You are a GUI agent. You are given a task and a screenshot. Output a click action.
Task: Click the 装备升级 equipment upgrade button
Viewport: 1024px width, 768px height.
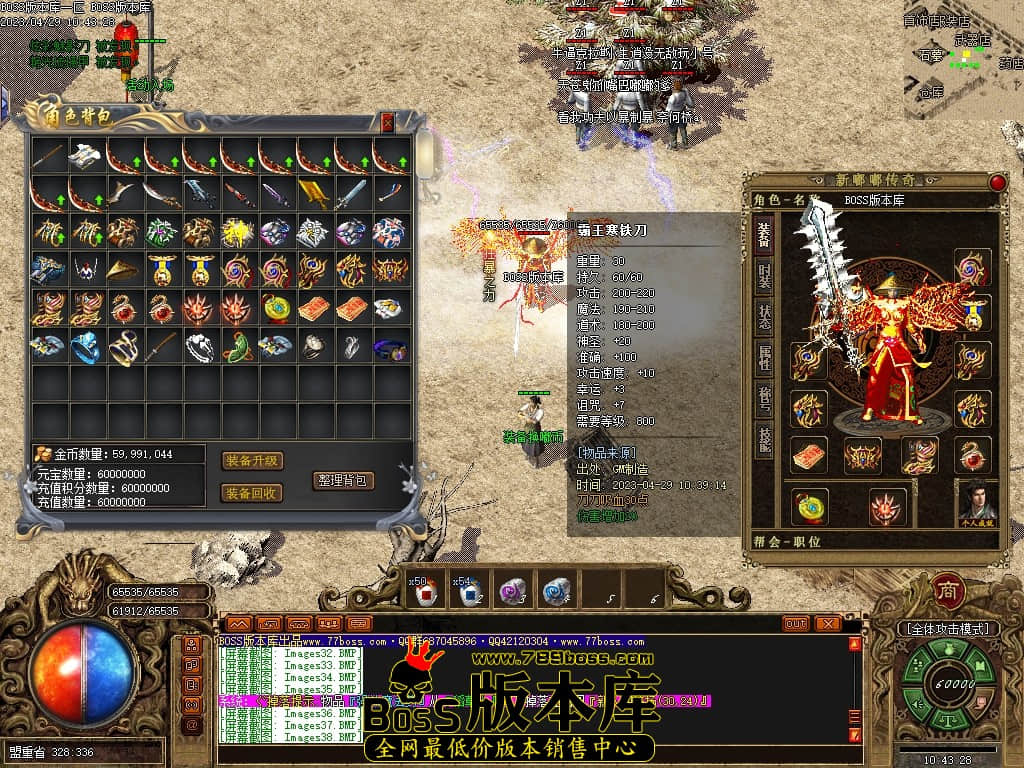tap(252, 461)
